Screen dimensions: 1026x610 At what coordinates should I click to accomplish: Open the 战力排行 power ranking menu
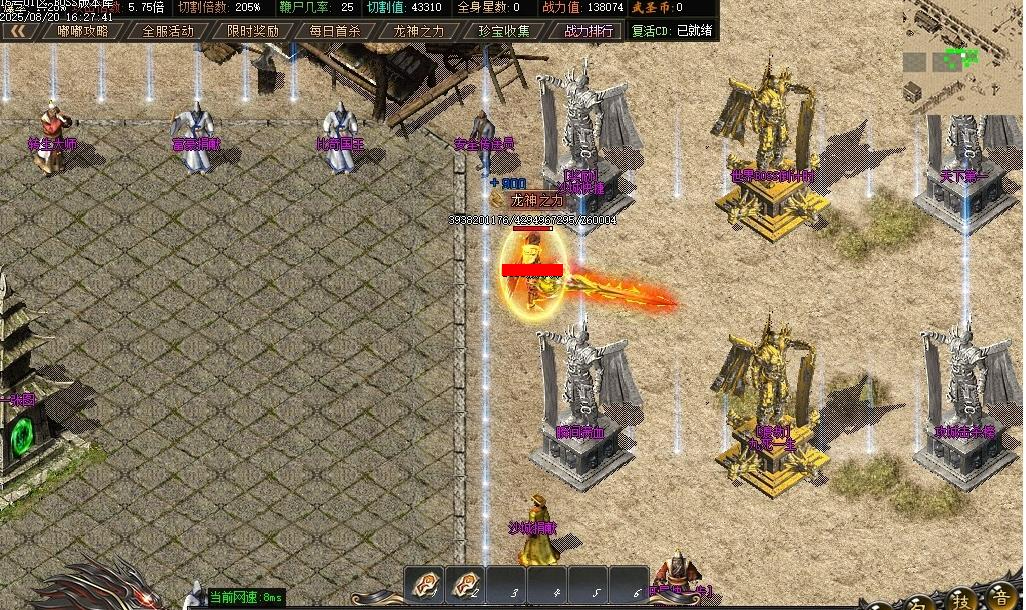click(x=589, y=30)
